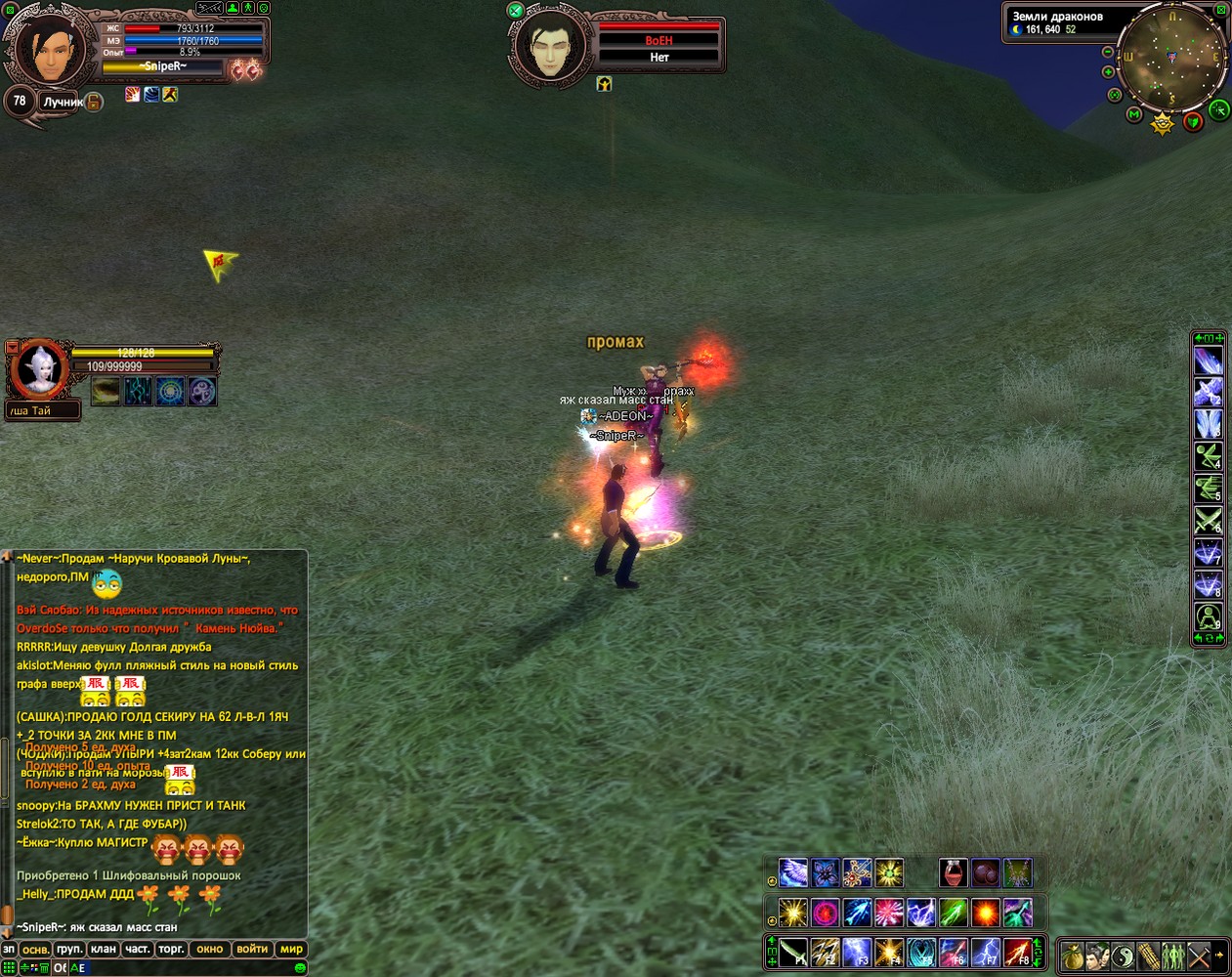Activate the F1 bow attack skill
The height and width of the screenshot is (977, 1232).
793,952
